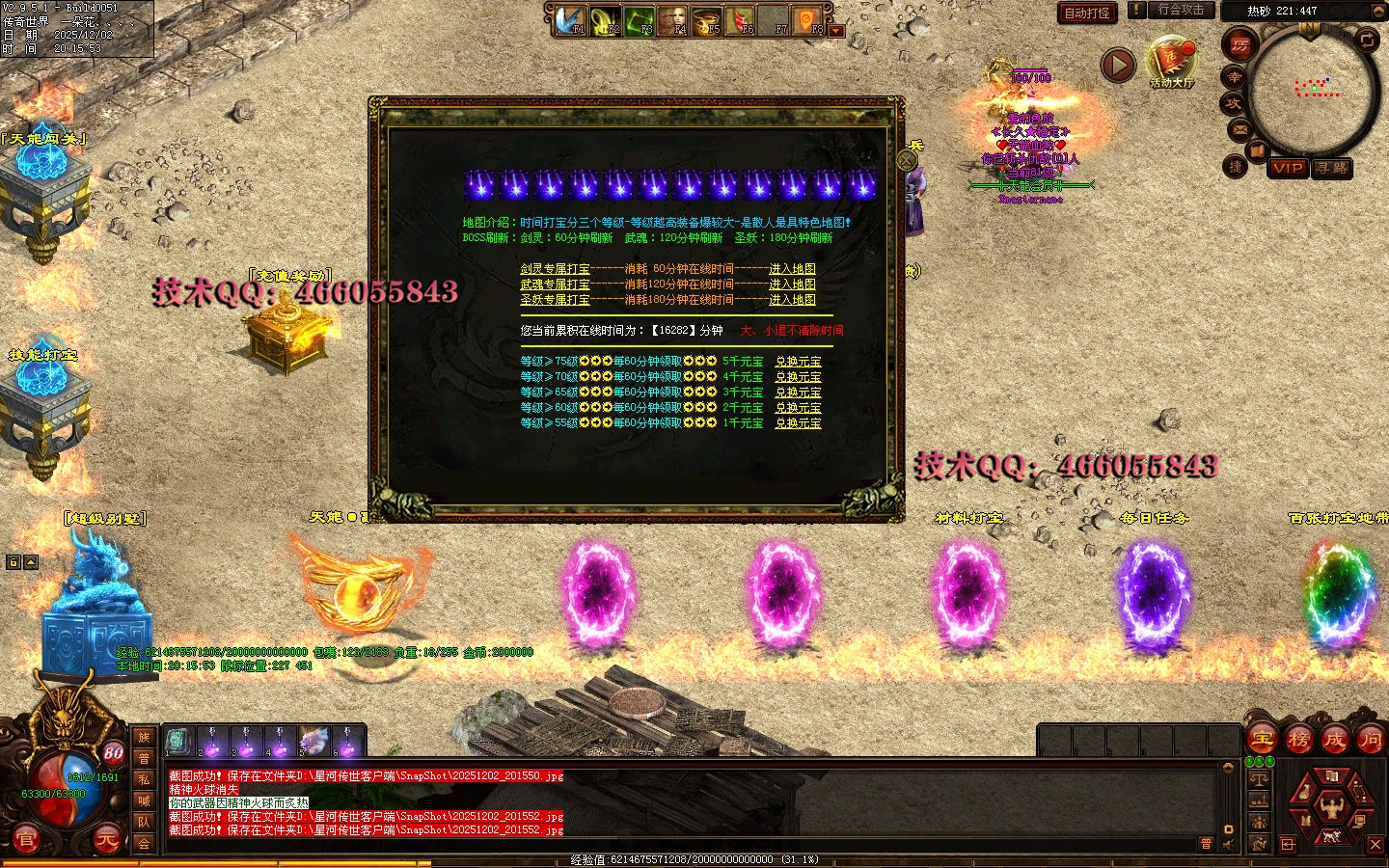This screenshot has width=1389, height=868.
Task: Click the minimap refresh arrows button
Action: point(1367,40)
